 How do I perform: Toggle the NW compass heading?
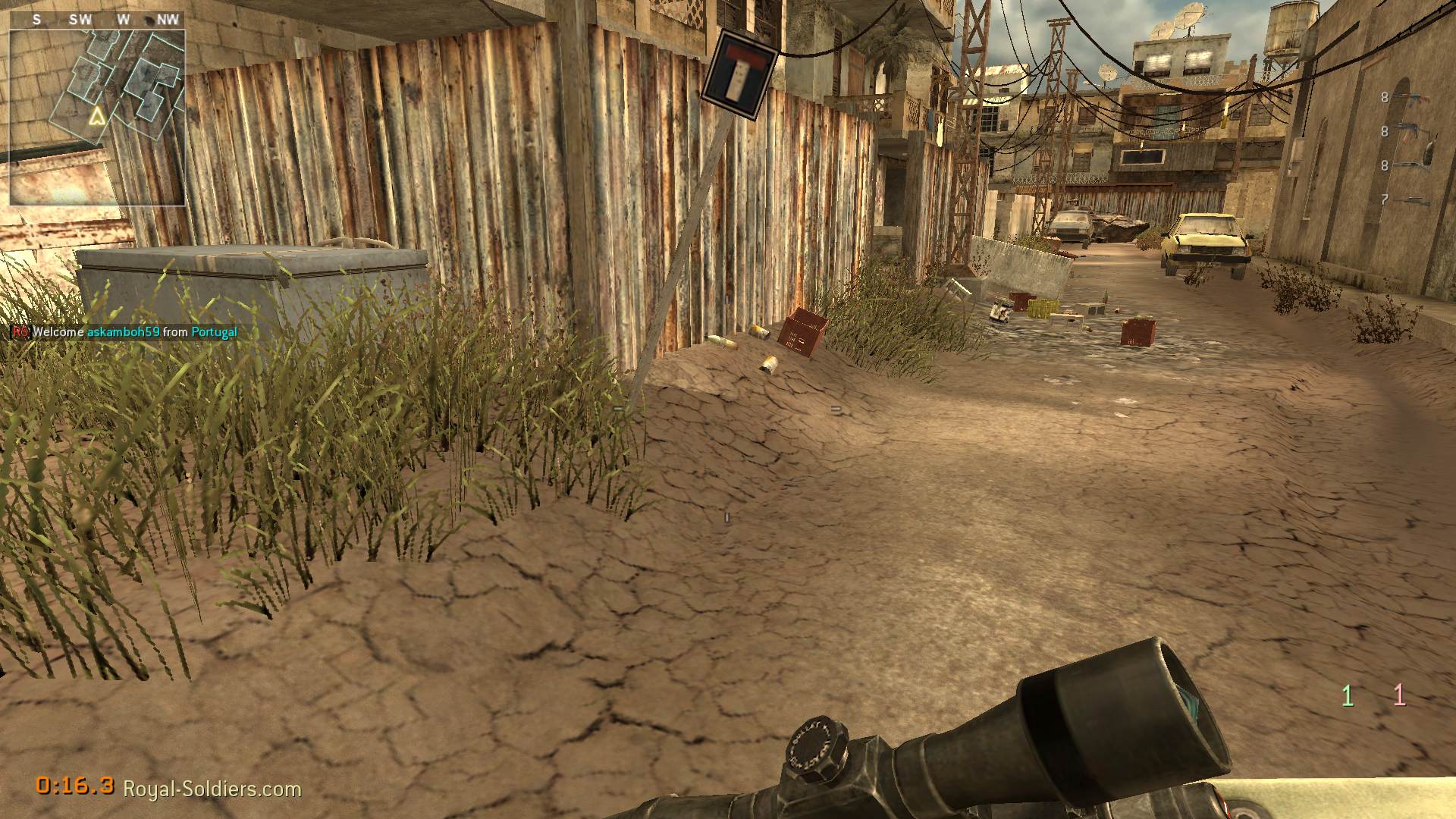pos(166,20)
